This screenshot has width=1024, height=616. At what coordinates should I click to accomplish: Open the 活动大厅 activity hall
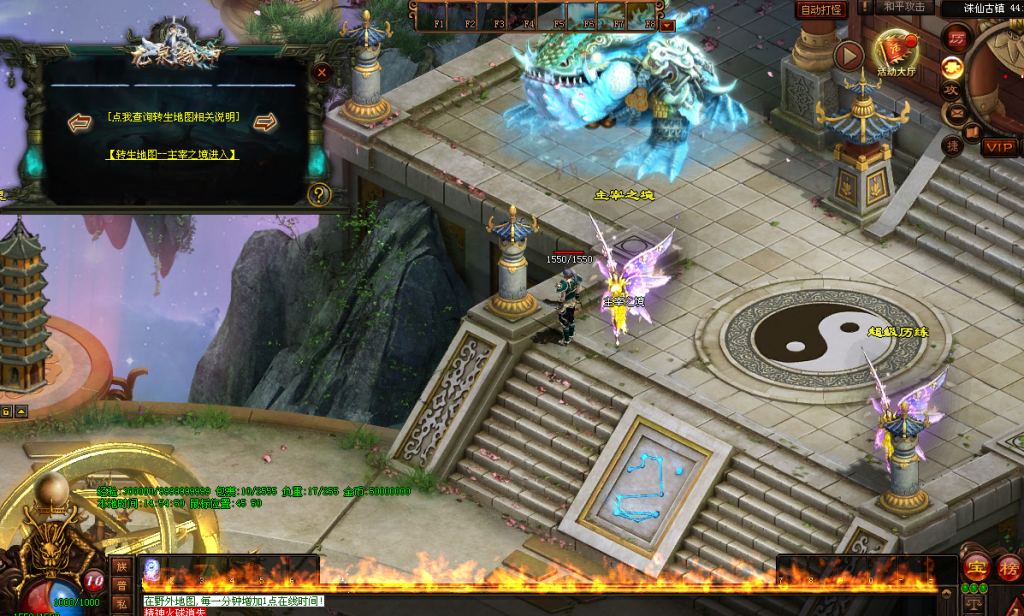[897, 54]
